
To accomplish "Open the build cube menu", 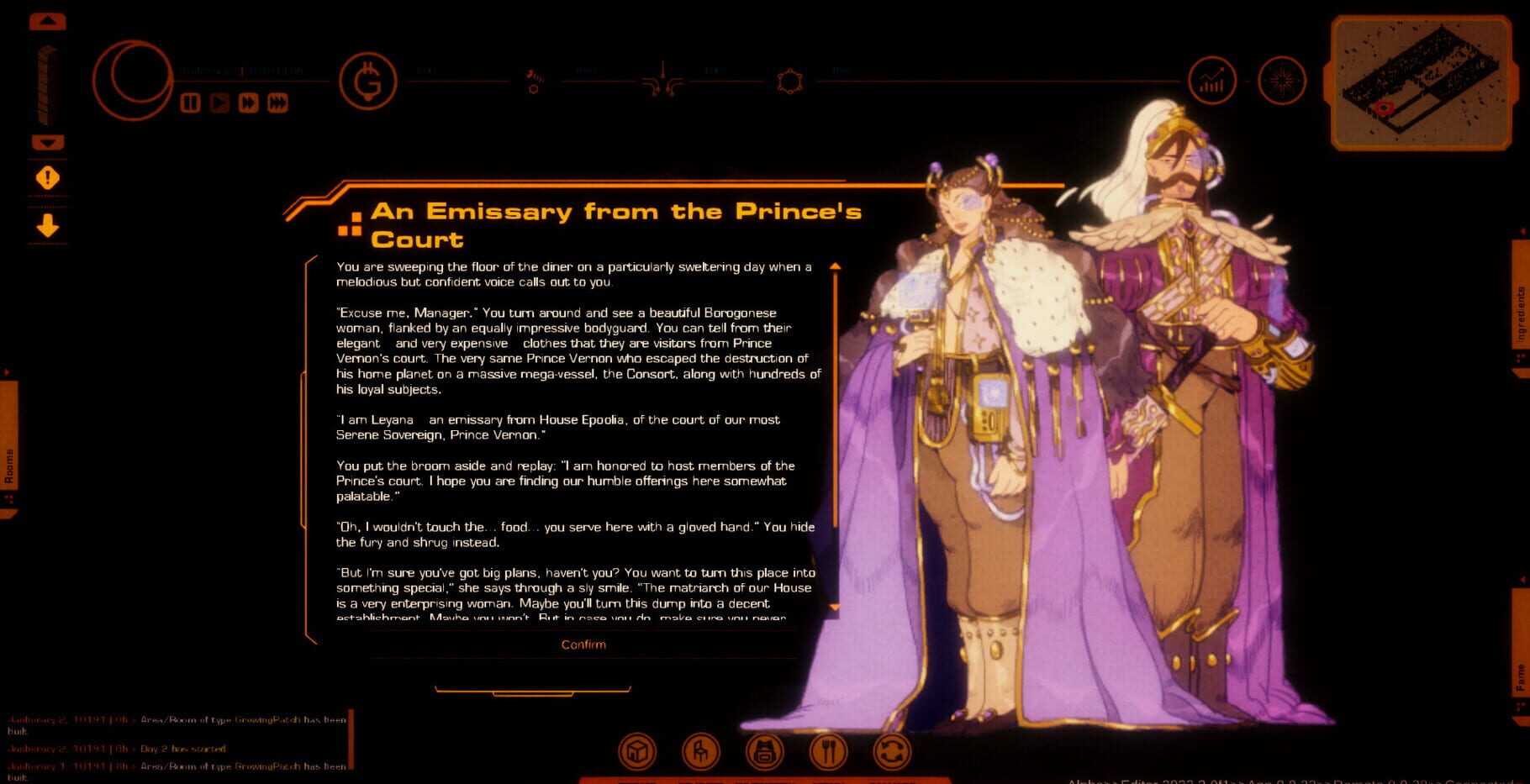I will tap(636, 753).
